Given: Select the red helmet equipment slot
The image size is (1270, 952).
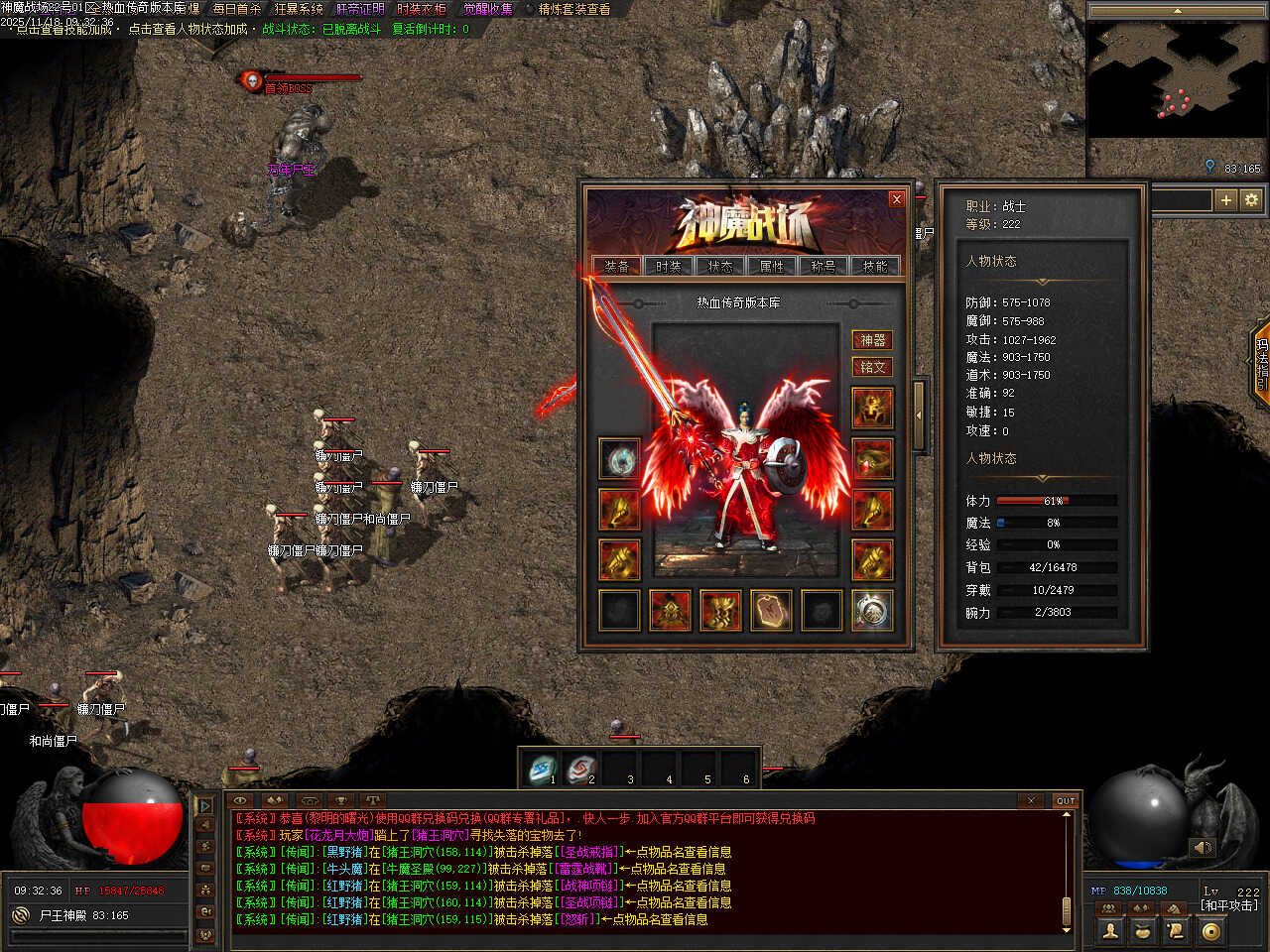Looking at the screenshot, I should (872, 408).
